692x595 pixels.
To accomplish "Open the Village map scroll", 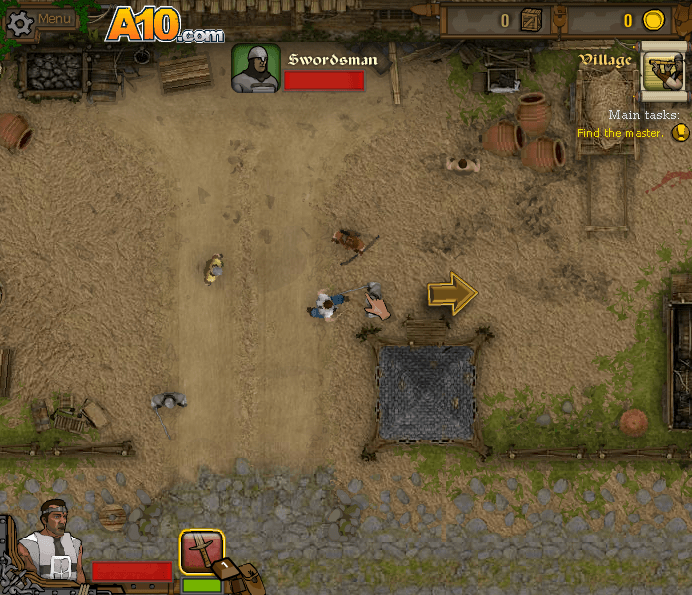I will 663,71.
